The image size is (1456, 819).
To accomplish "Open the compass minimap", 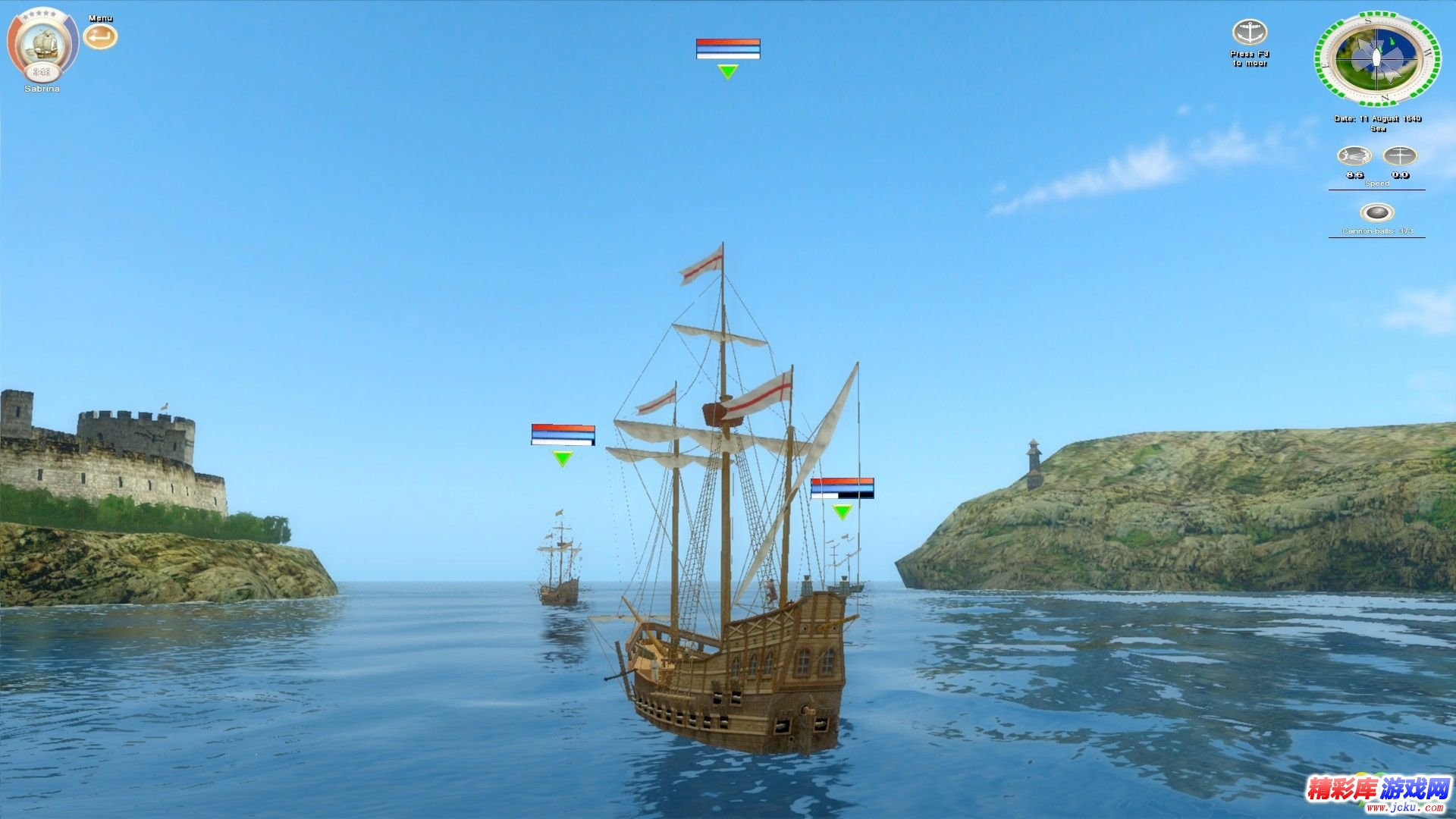I will click(1377, 58).
